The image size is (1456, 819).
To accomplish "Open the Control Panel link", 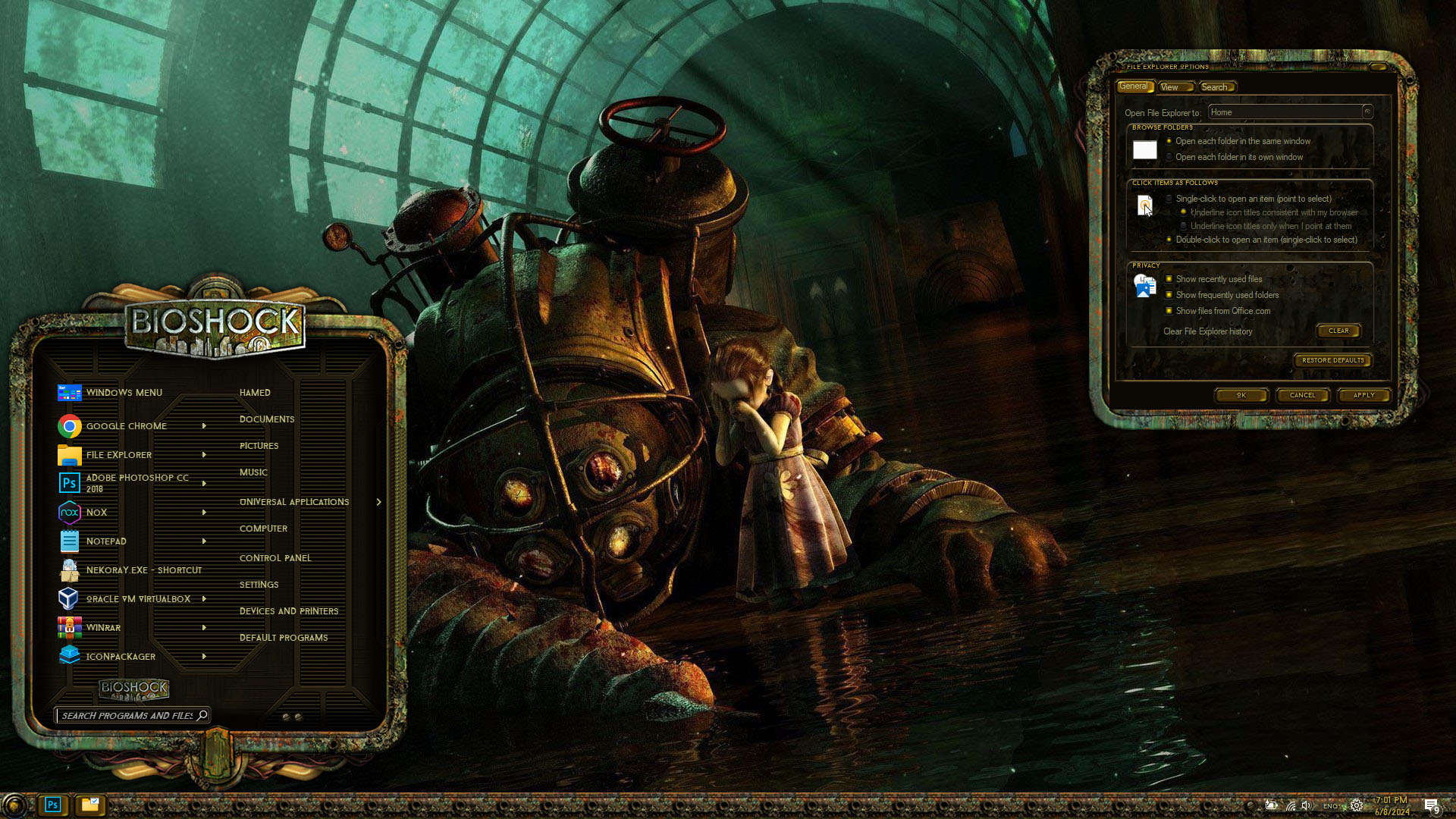I will (x=275, y=558).
